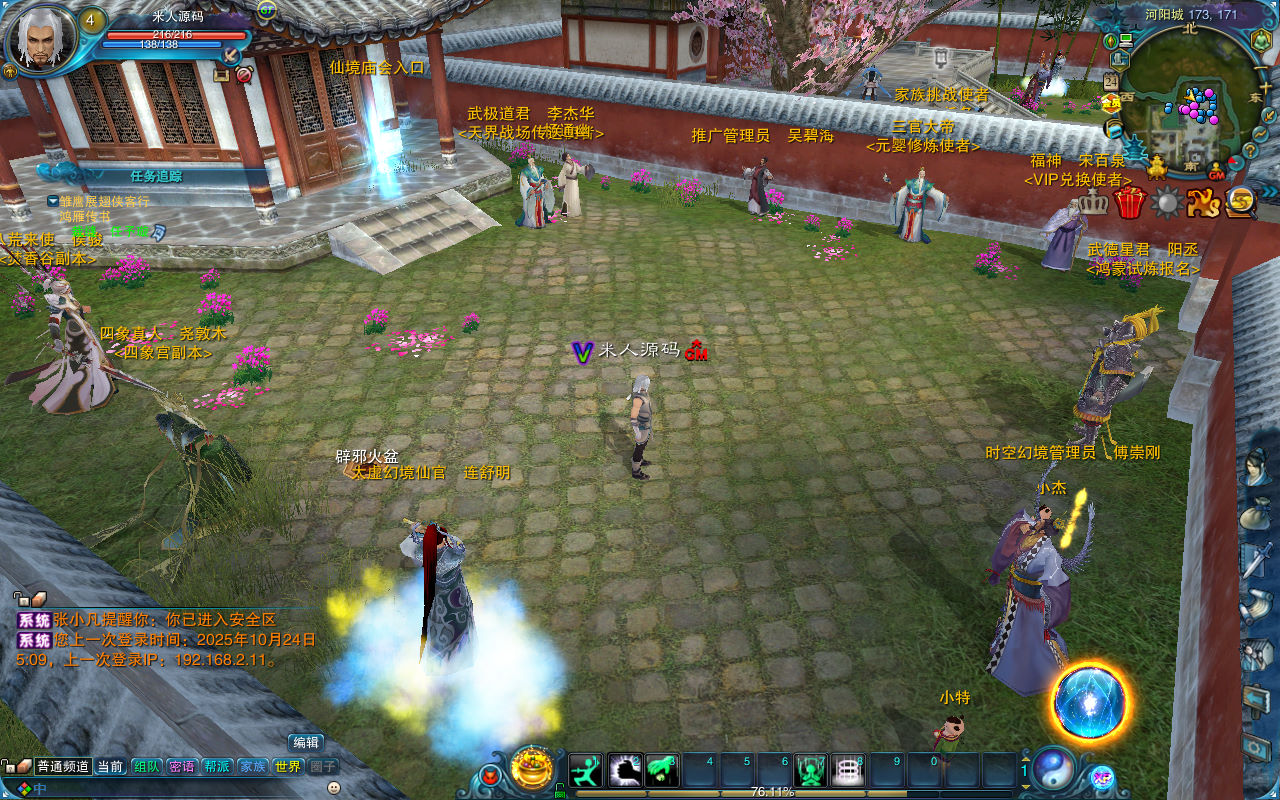Click the player portrait avatar
This screenshot has width=1280, height=800.
[x=40, y=38]
